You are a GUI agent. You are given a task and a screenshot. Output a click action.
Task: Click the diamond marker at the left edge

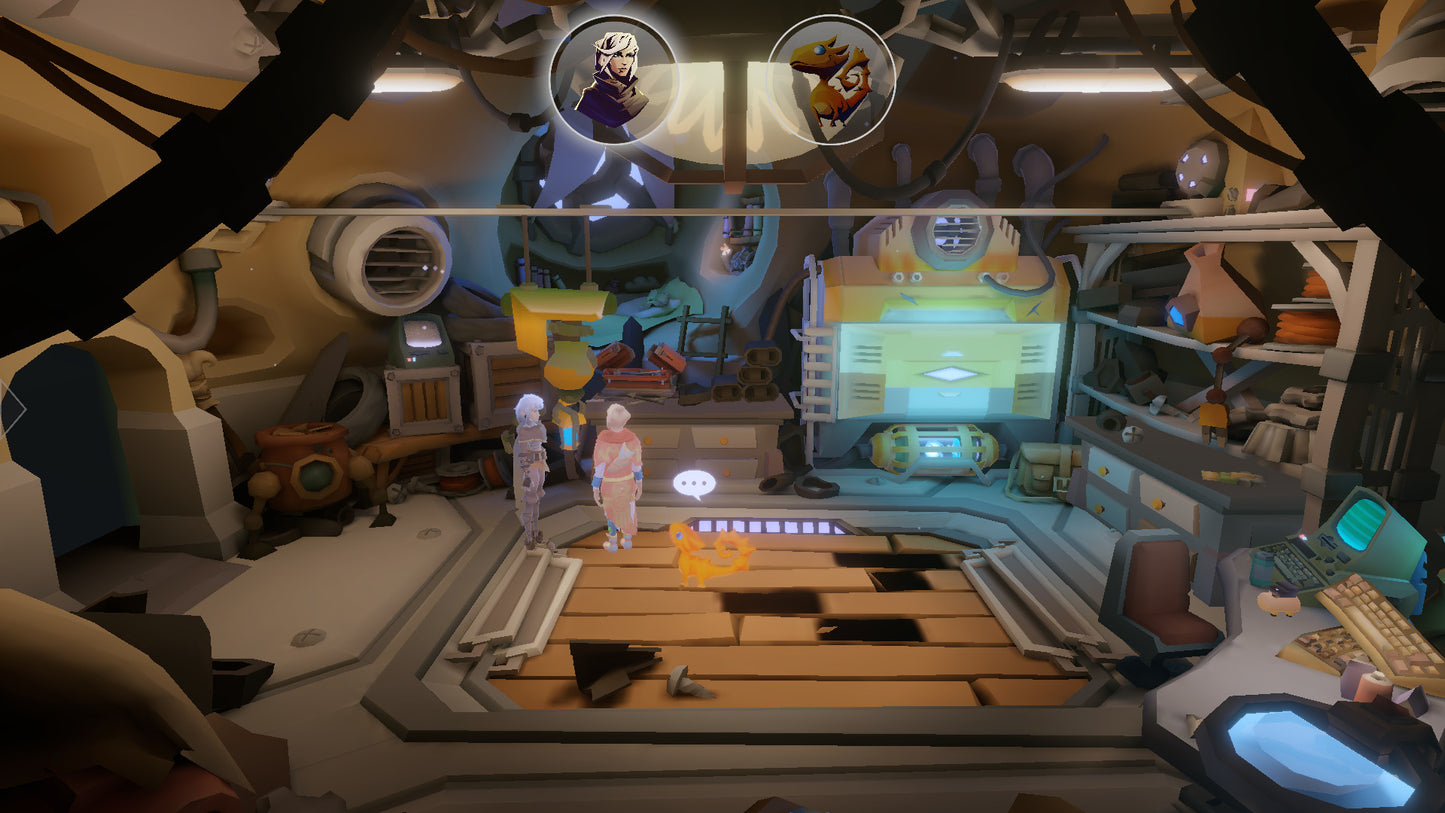point(12,408)
